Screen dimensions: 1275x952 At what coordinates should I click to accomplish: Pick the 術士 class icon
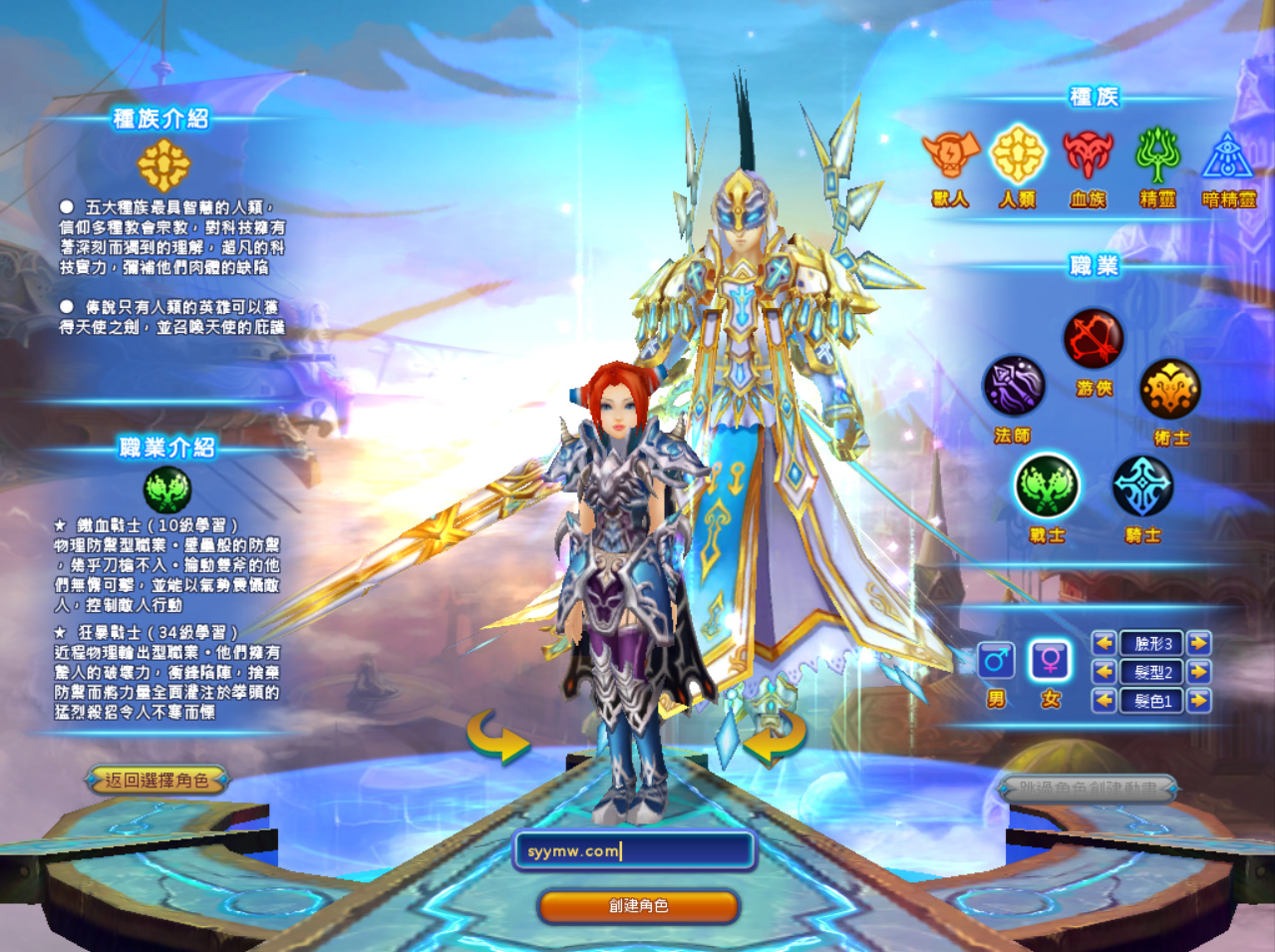click(x=1170, y=389)
